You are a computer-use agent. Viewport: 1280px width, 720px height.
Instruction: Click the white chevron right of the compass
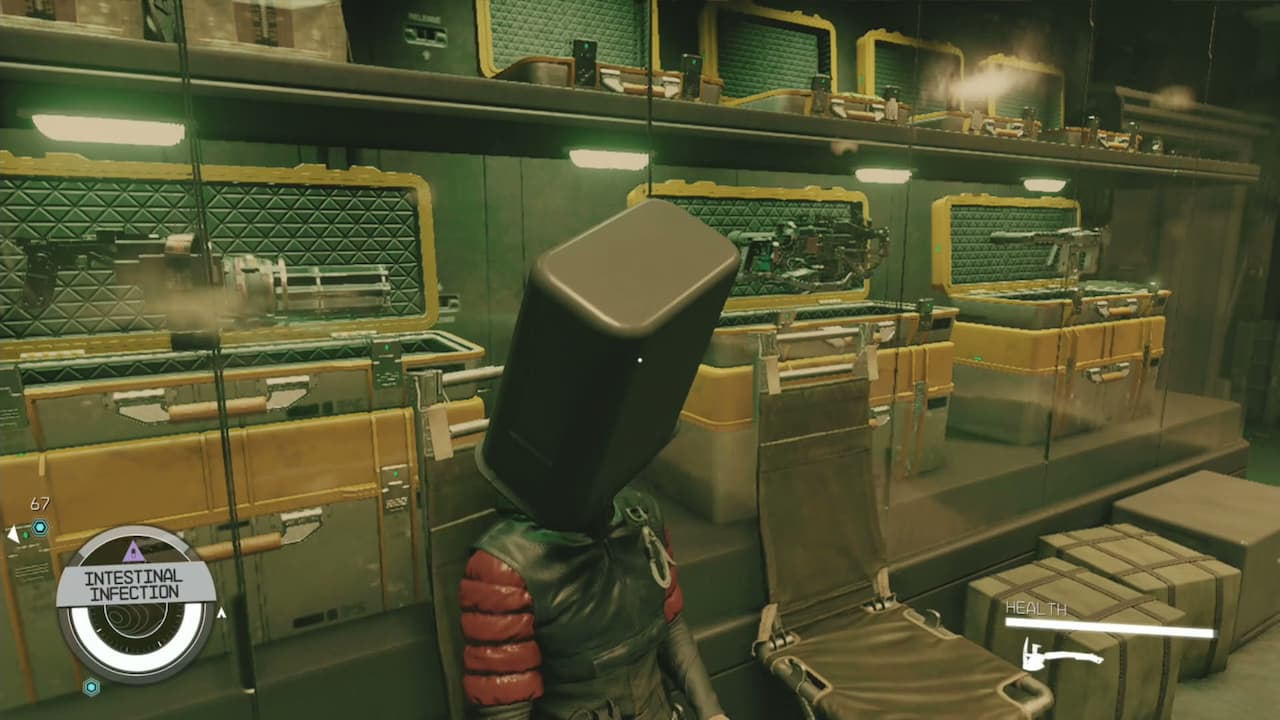tap(222, 612)
